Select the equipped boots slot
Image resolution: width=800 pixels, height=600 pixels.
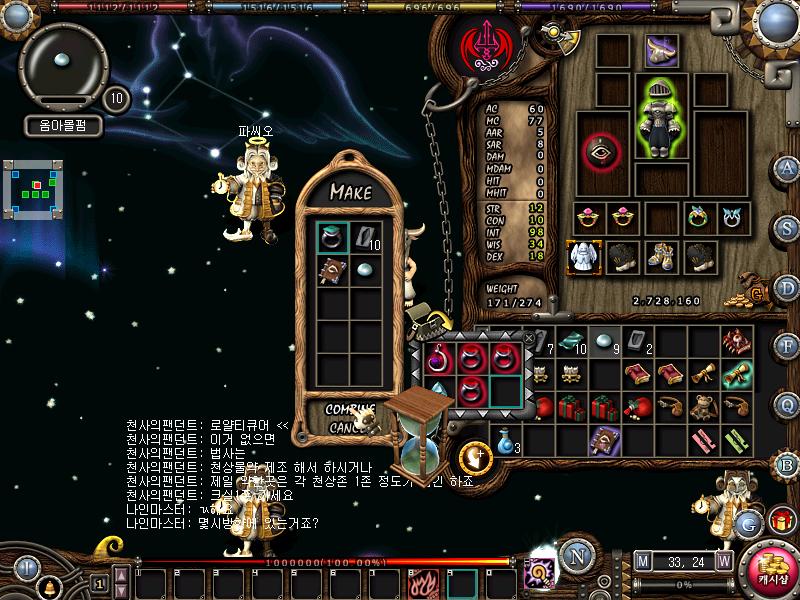pos(660,256)
